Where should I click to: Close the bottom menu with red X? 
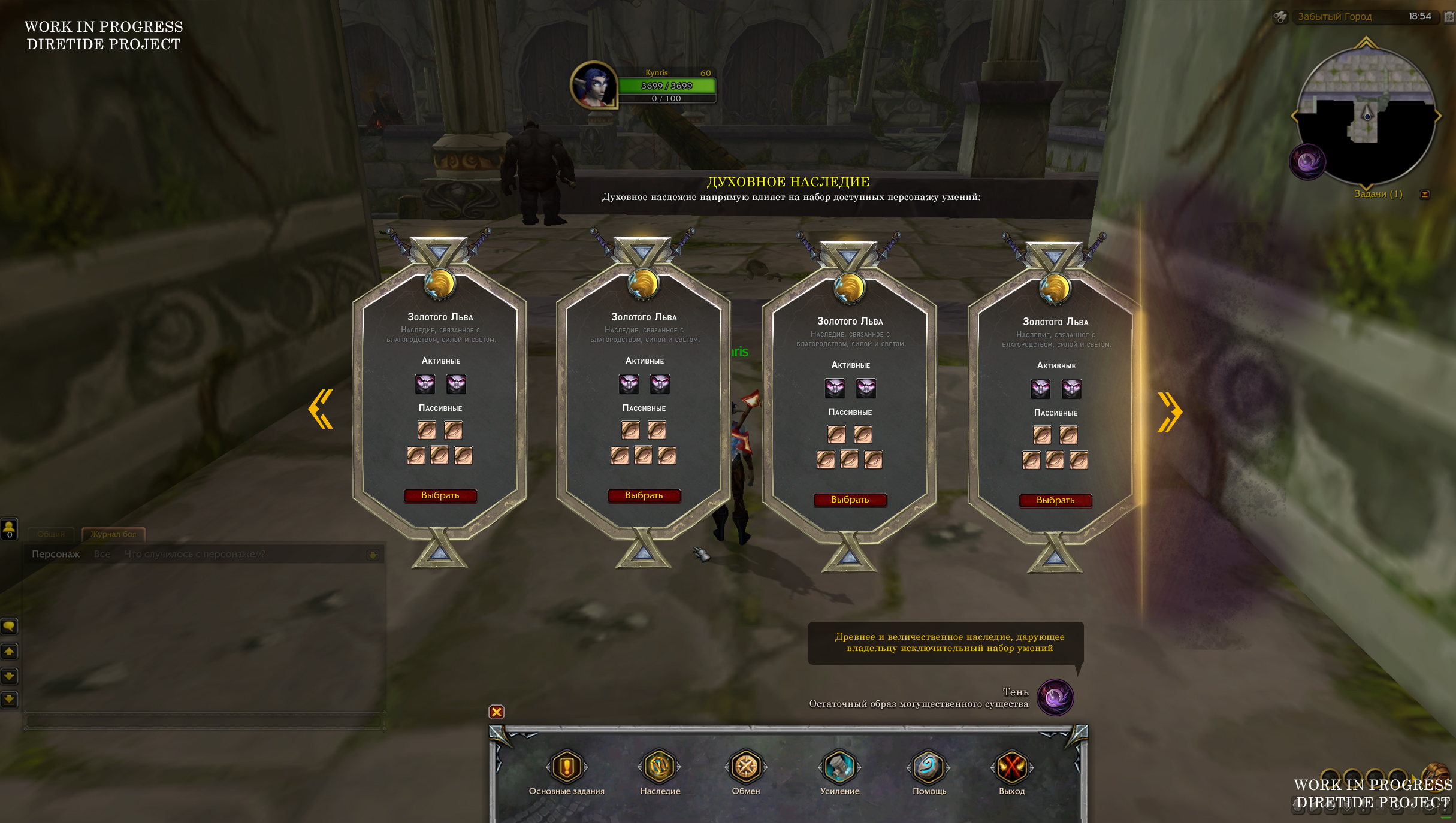[x=496, y=712]
